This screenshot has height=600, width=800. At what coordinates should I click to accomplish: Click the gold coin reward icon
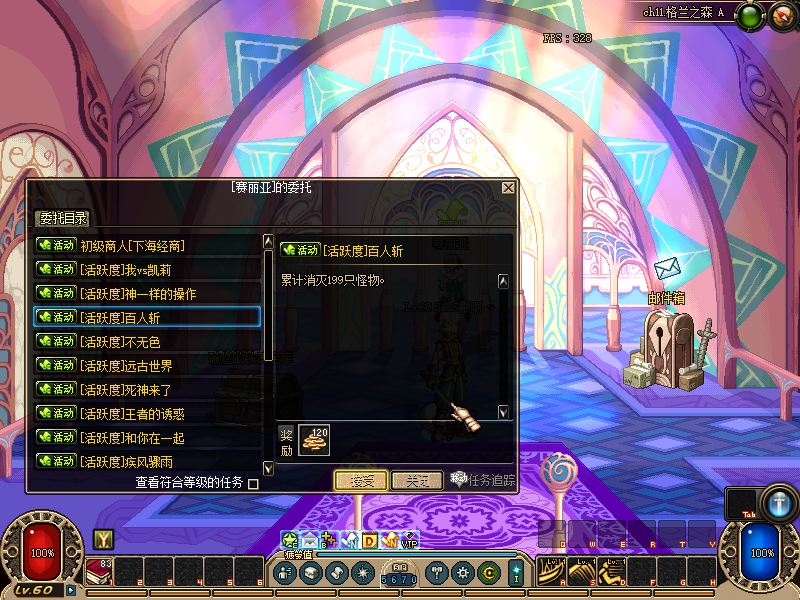coord(314,439)
